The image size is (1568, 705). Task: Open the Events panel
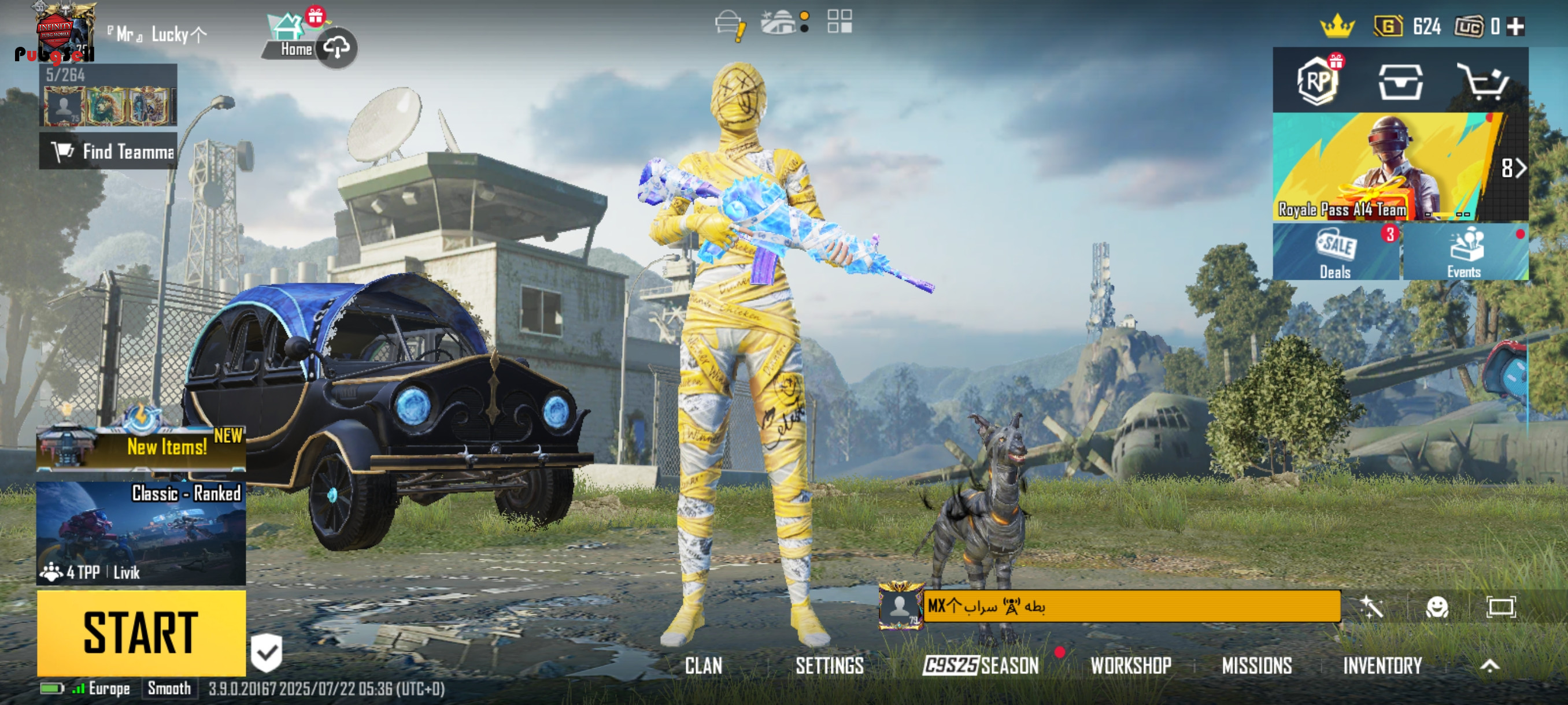[x=1464, y=253]
